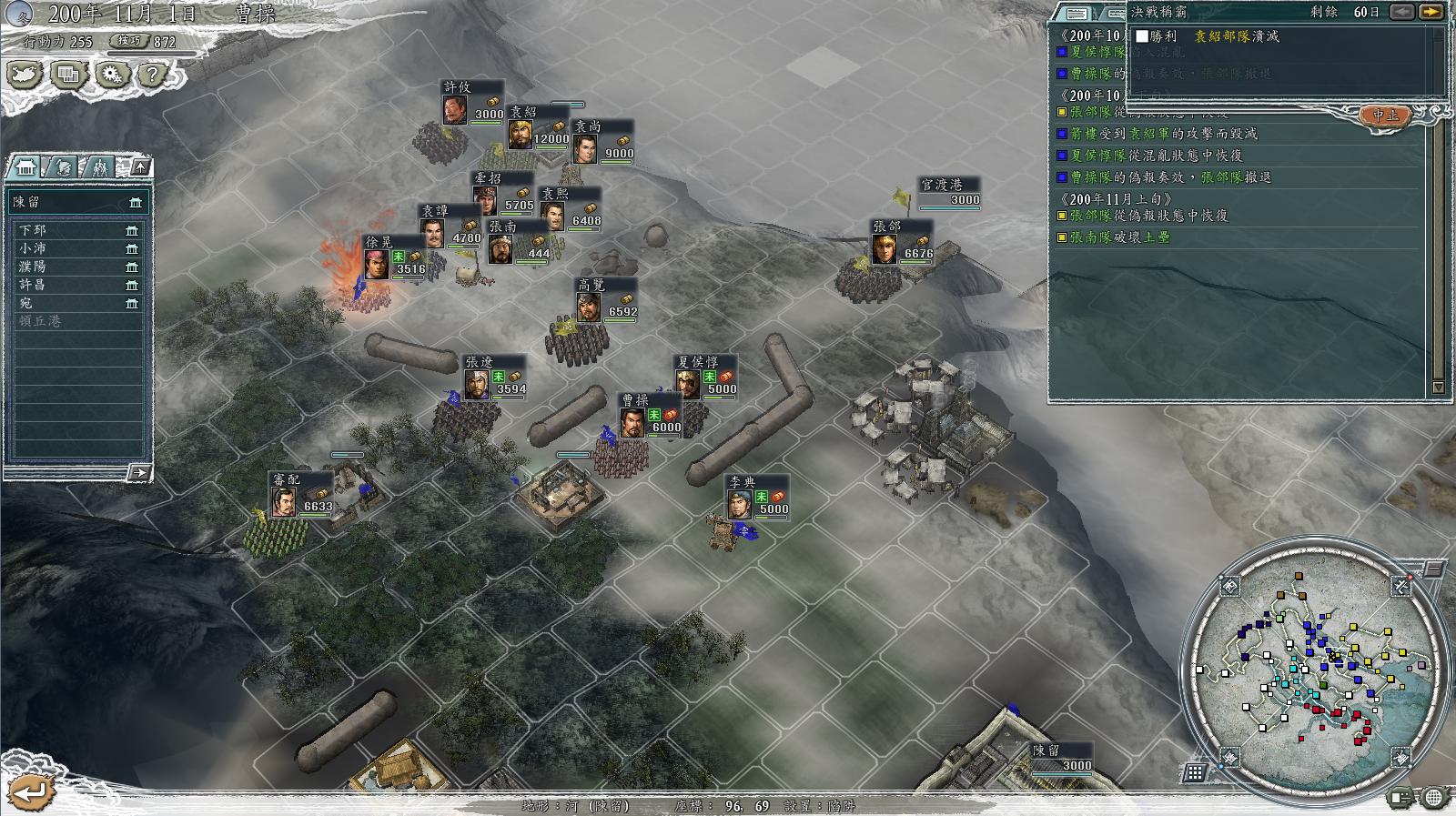
Task: Open the question mark help button
Action: click(153, 75)
